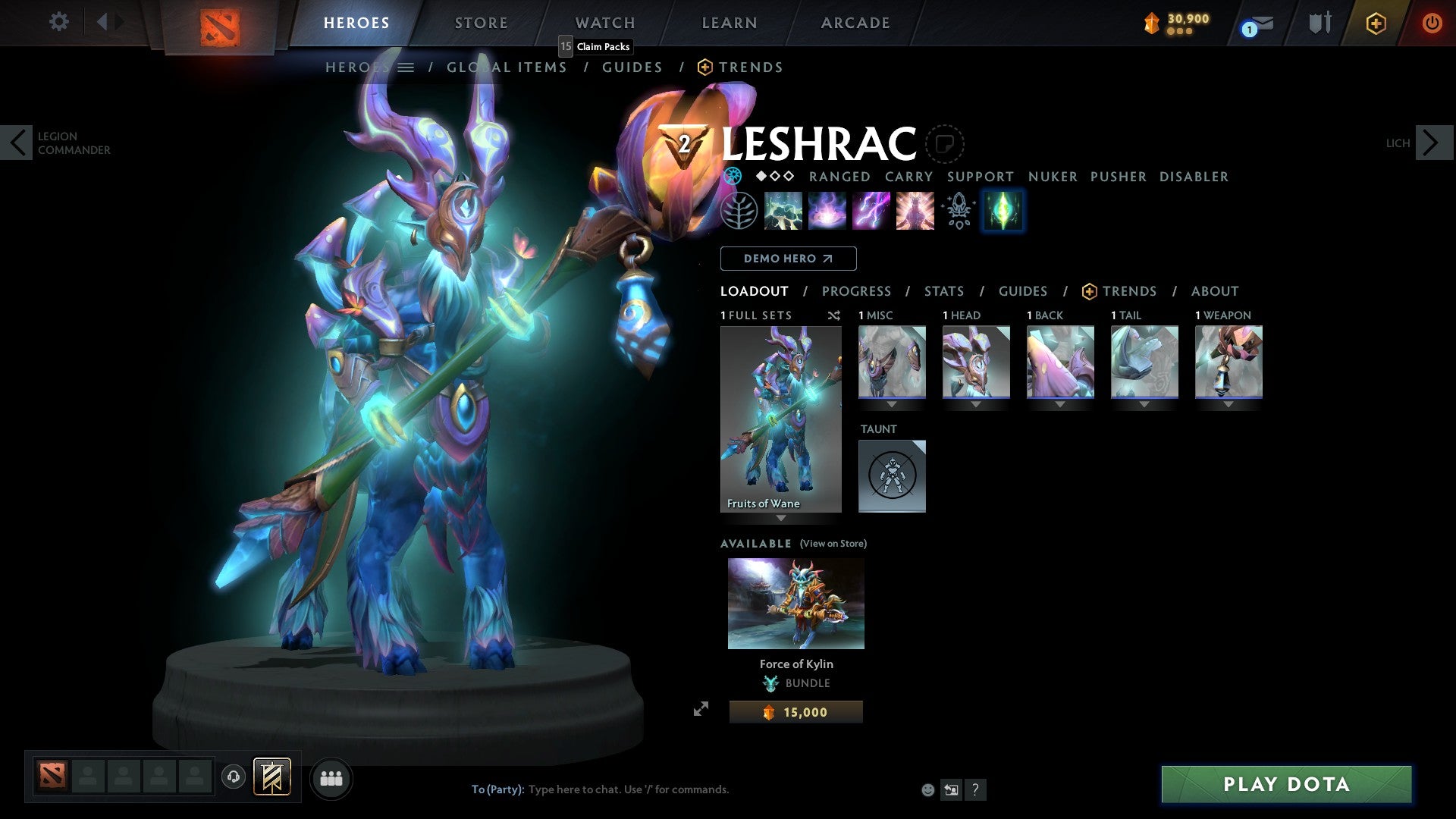The image size is (1456, 819).
Task: Open the emoticon picker in chat
Action: tap(927, 789)
